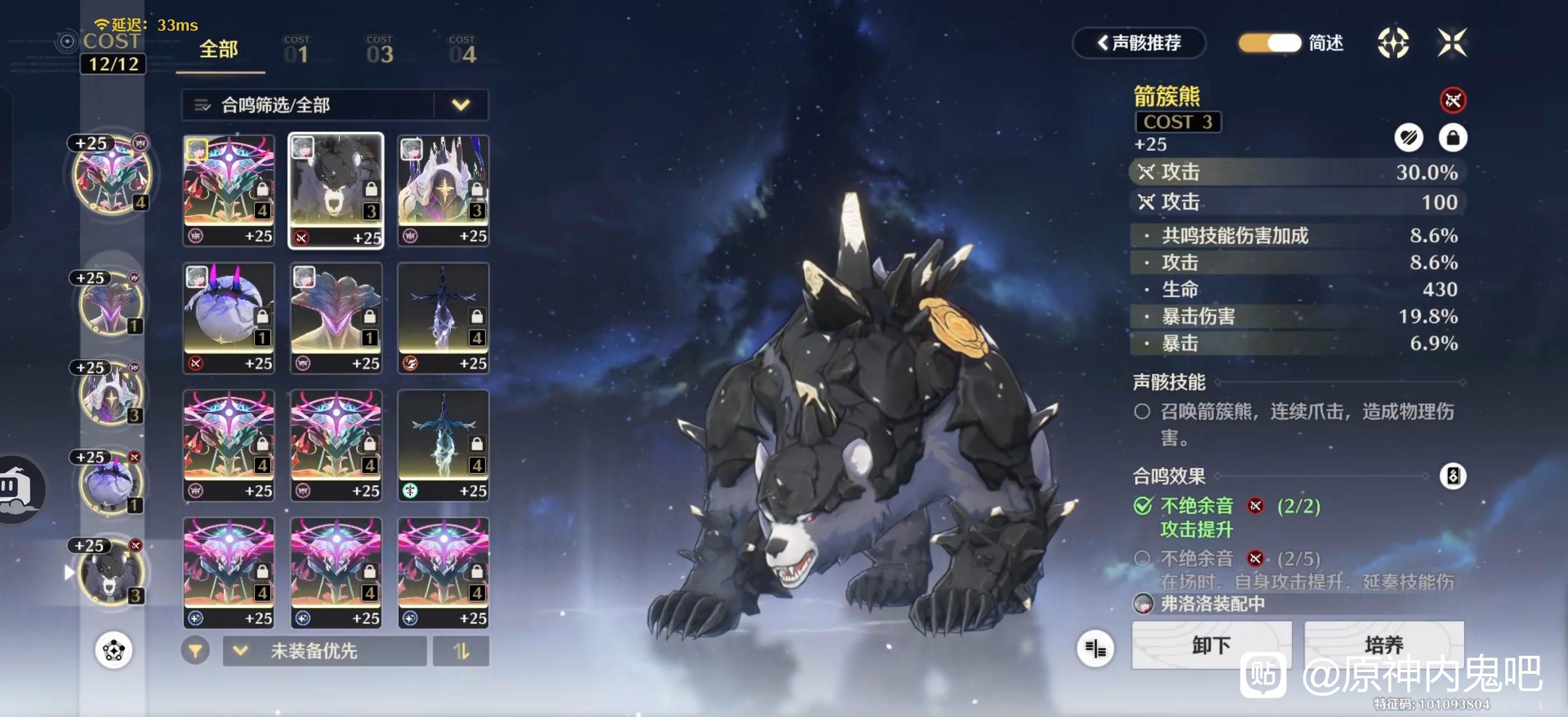Image resolution: width=1568 pixels, height=717 pixels.
Task: Select the black bear echo in the grid
Action: tap(336, 190)
